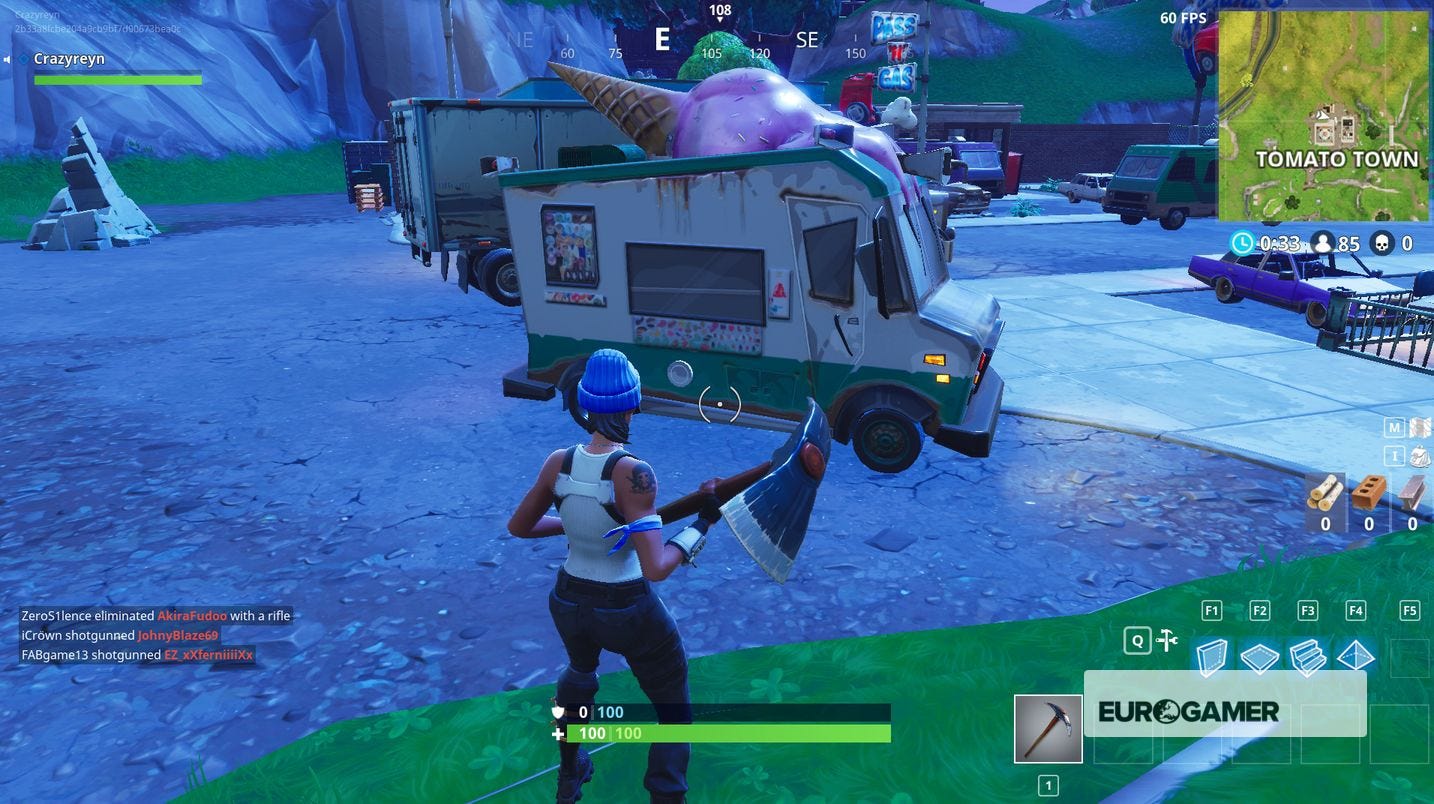The width and height of the screenshot is (1434, 804).
Task: Click the player name Crazyreyn
Action: point(69,58)
